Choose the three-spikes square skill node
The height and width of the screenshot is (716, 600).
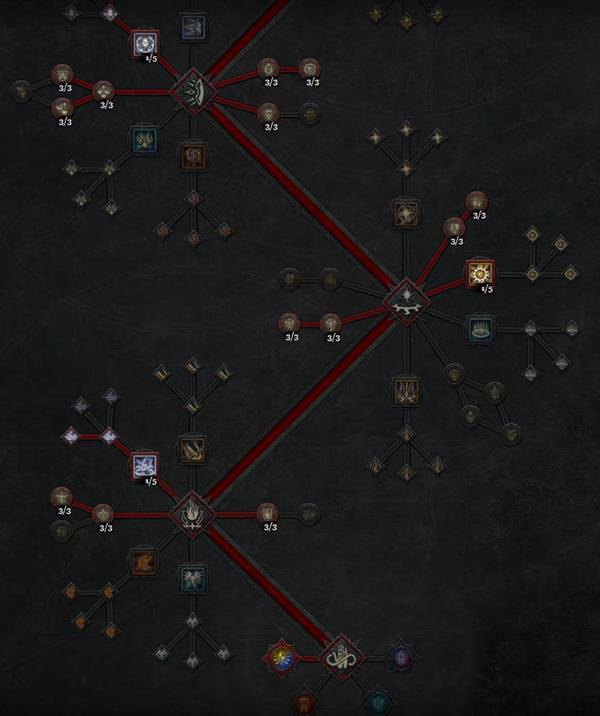[x=404, y=389]
